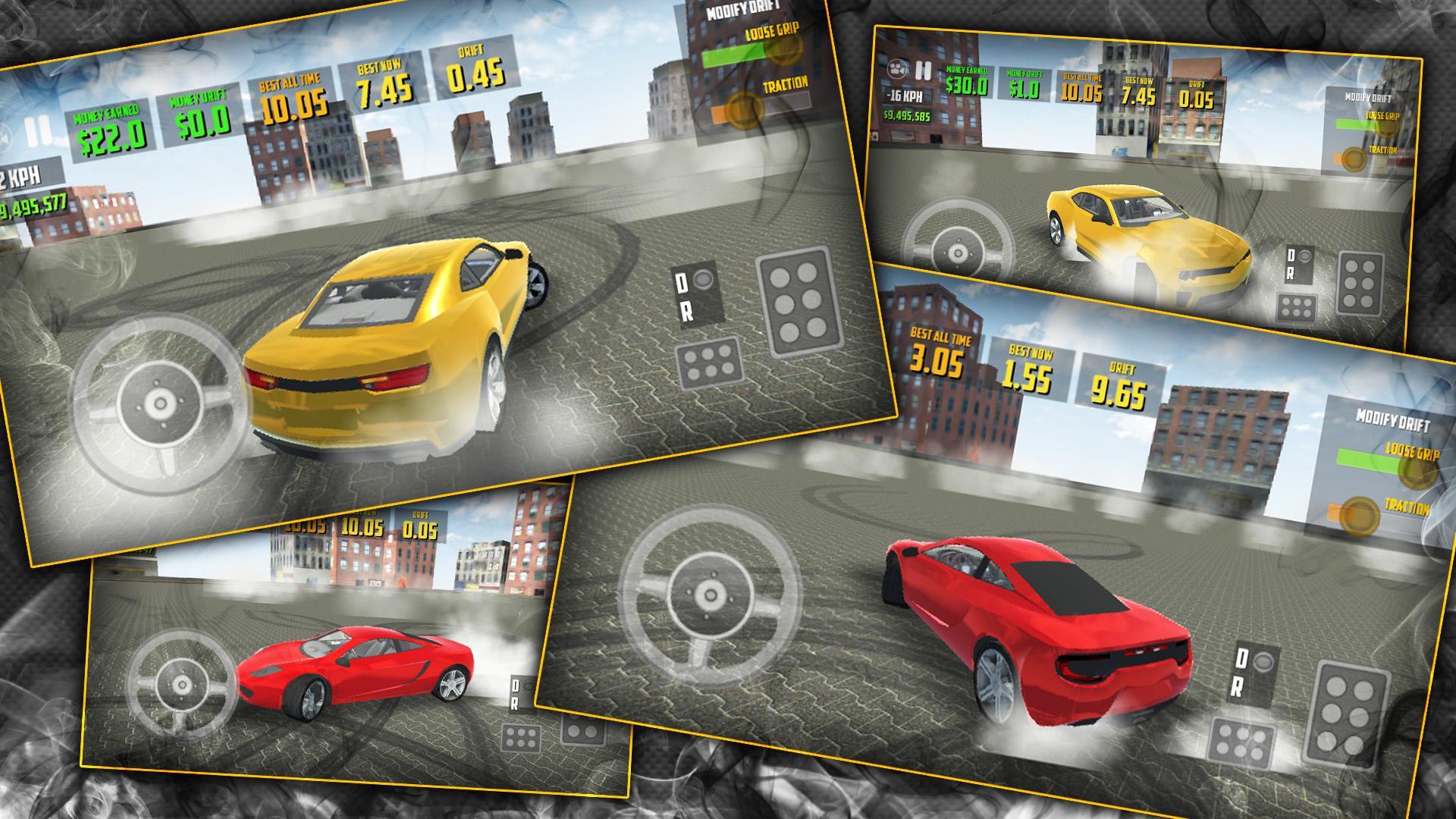Screen dimensions: 1456x819
Task: Toggle the gear selector from D to R
Action: (x=695, y=292)
